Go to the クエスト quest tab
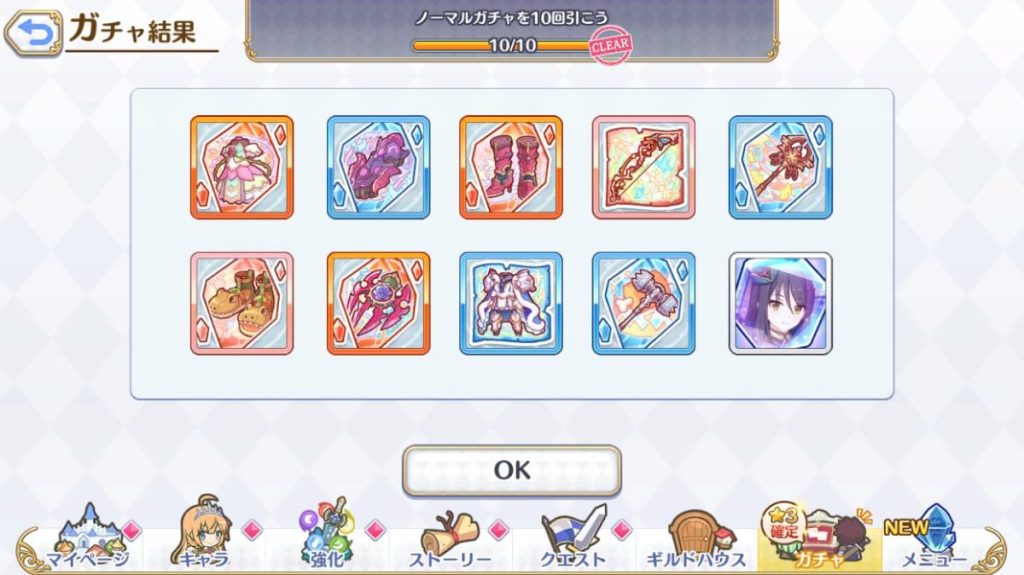Screen dimensions: 1024x575 (573, 538)
